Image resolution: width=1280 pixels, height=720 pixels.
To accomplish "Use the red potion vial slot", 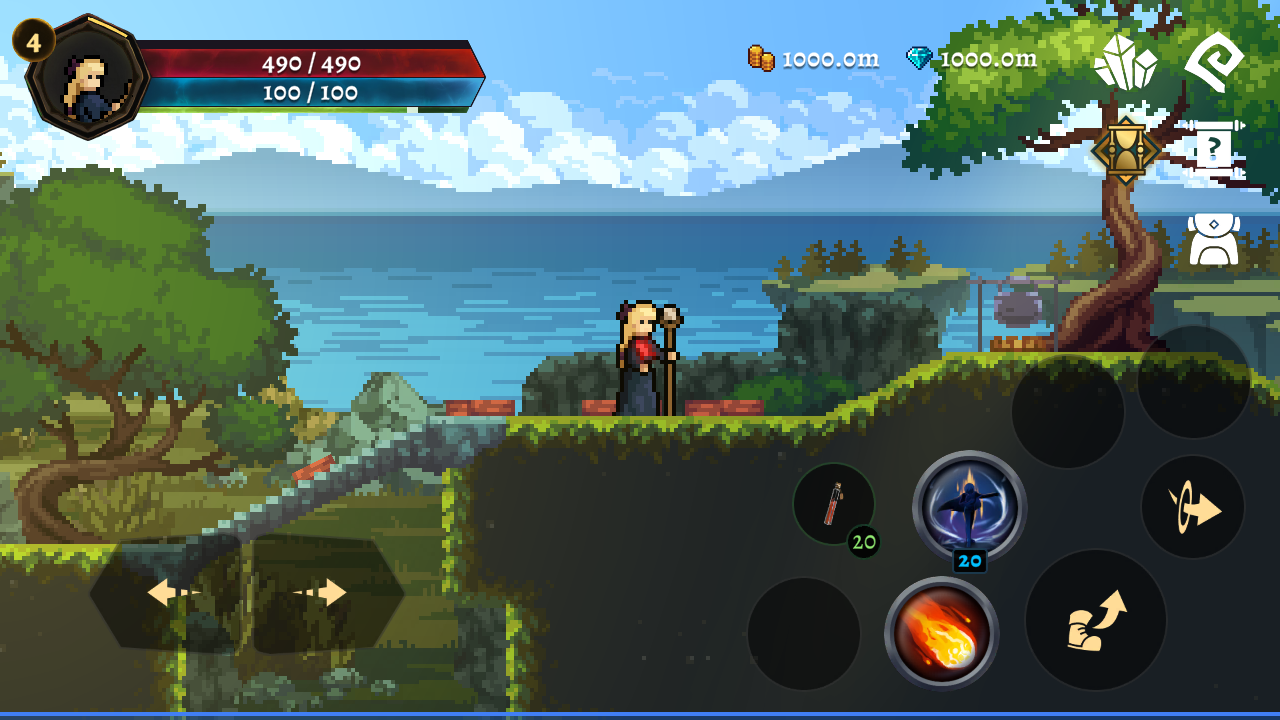I will click(x=833, y=504).
